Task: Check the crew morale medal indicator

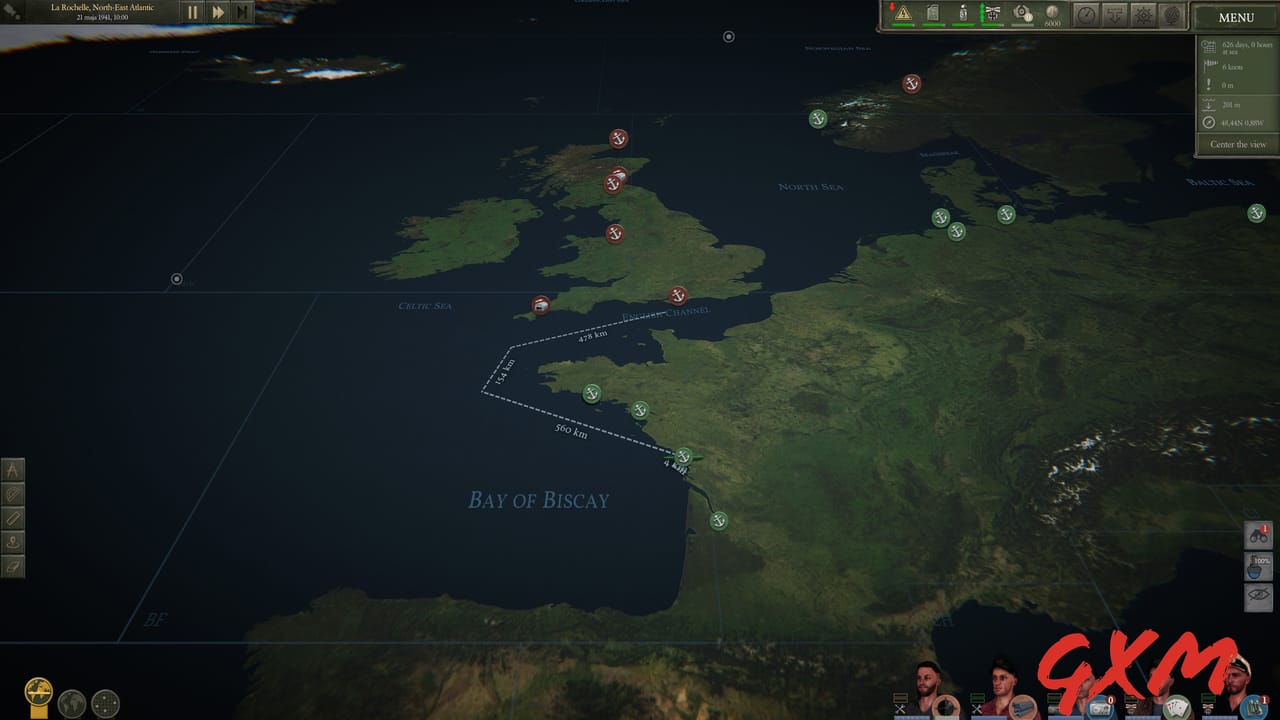Action: (x=993, y=13)
